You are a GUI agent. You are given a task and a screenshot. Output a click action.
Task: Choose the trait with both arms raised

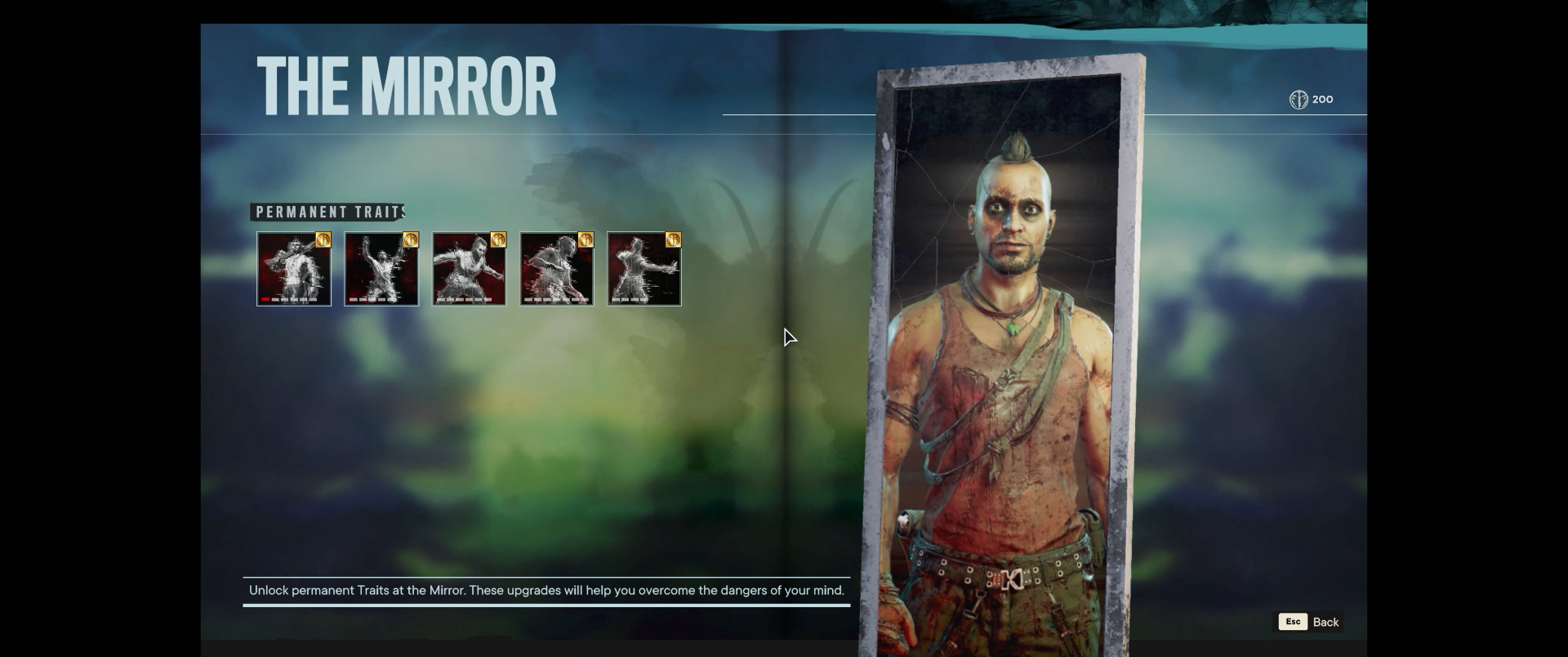(x=381, y=269)
